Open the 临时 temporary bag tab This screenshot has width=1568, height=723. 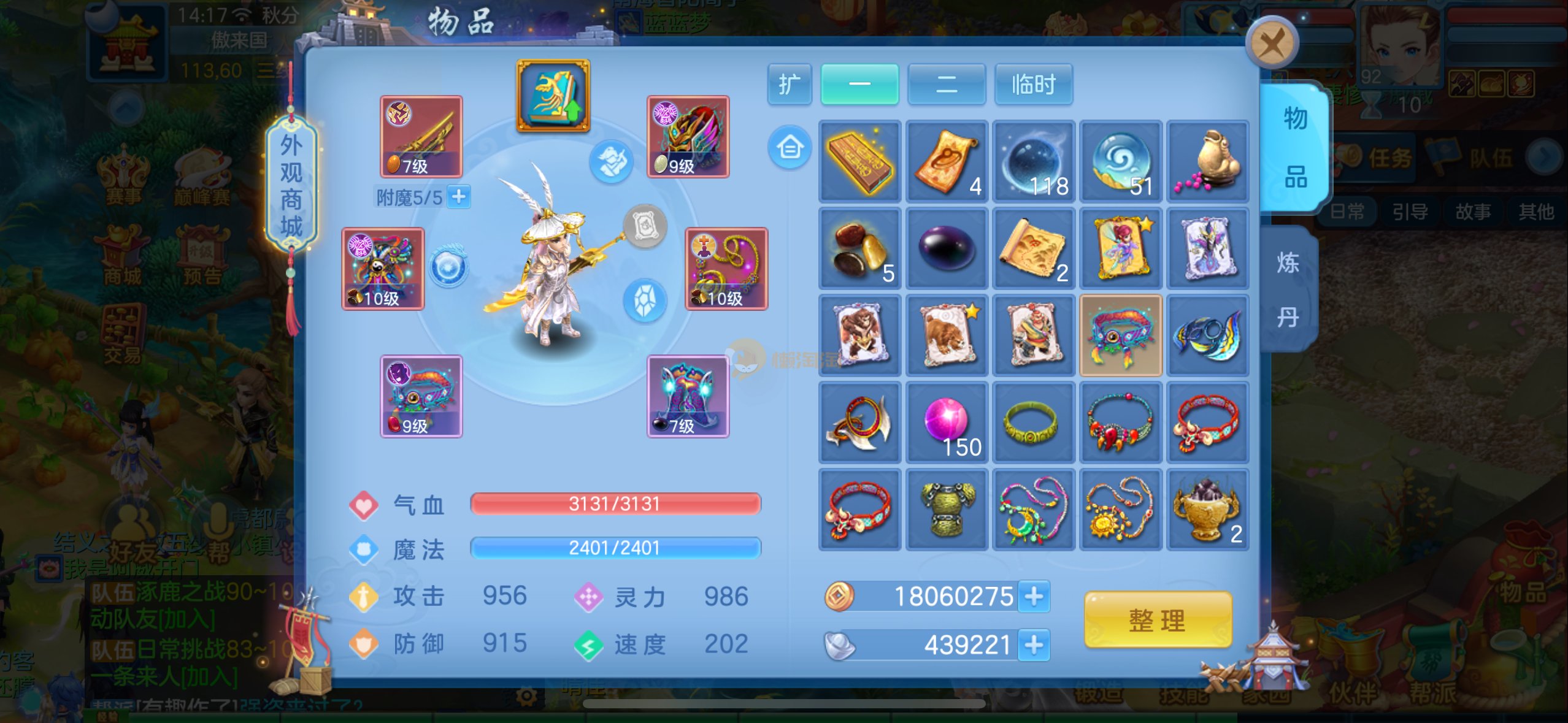[x=1033, y=85]
